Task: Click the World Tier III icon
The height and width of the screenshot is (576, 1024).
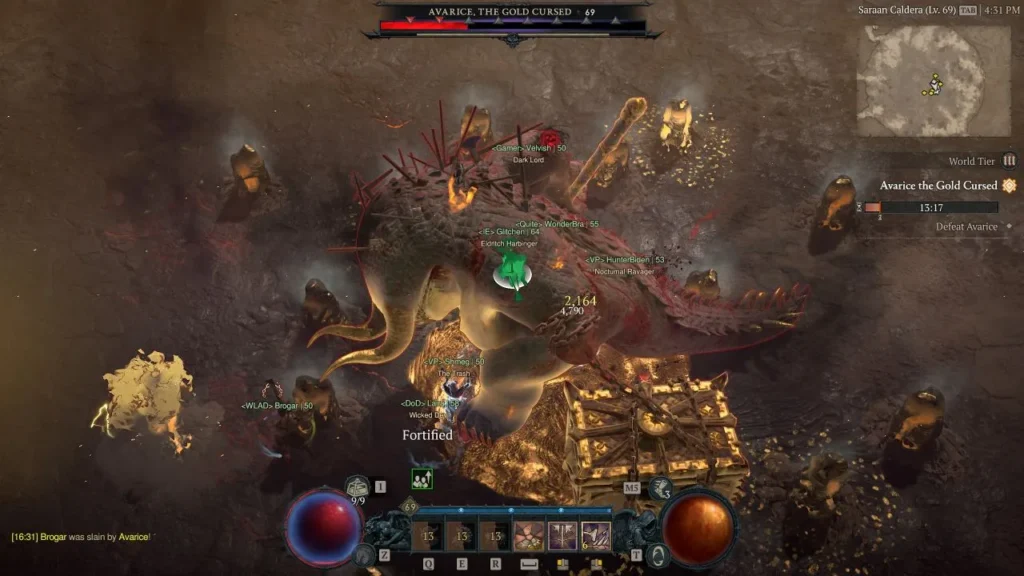Action: [1009, 160]
